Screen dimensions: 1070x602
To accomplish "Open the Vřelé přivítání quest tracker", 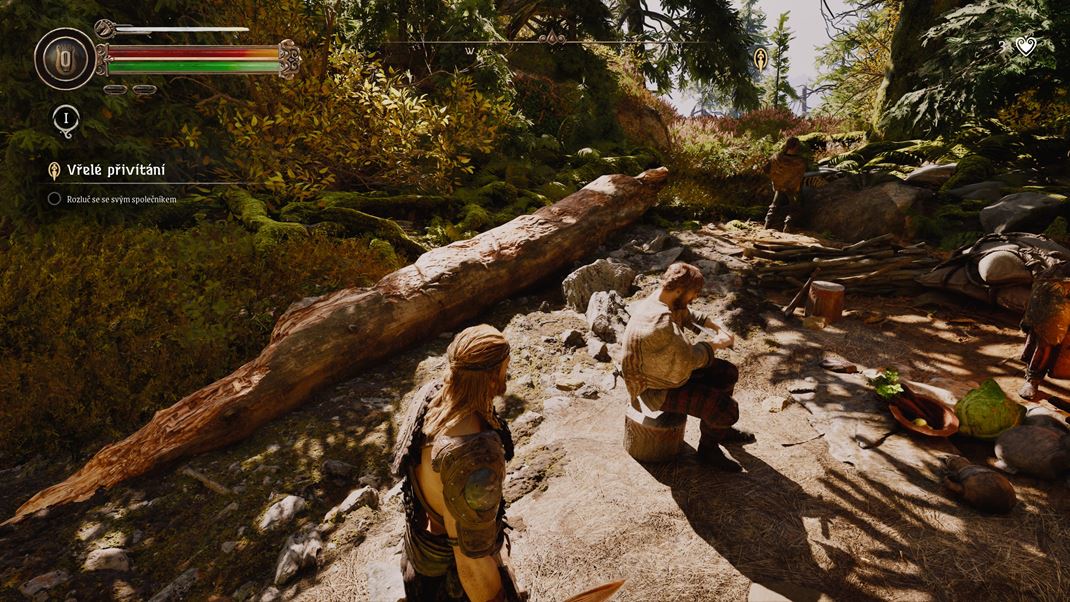I will (115, 170).
